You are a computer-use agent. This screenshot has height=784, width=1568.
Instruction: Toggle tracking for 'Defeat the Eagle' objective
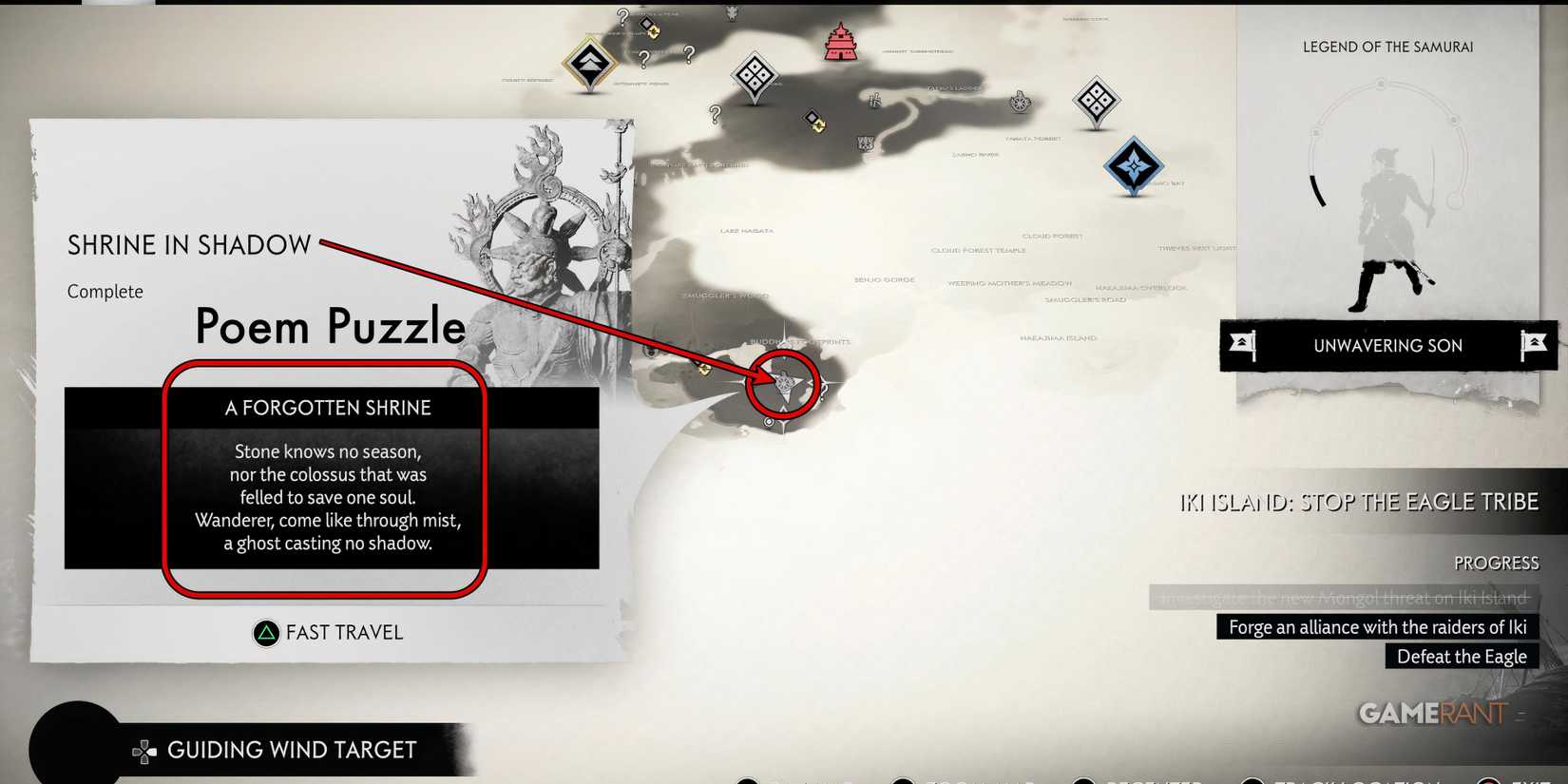click(x=1461, y=656)
